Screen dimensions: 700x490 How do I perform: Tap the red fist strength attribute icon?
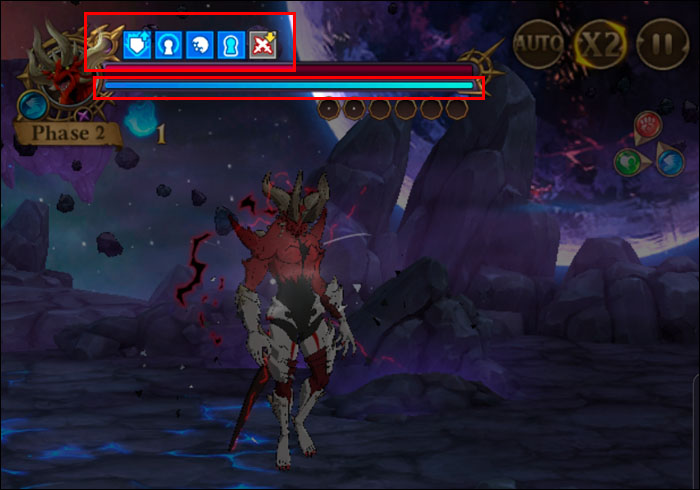point(649,126)
